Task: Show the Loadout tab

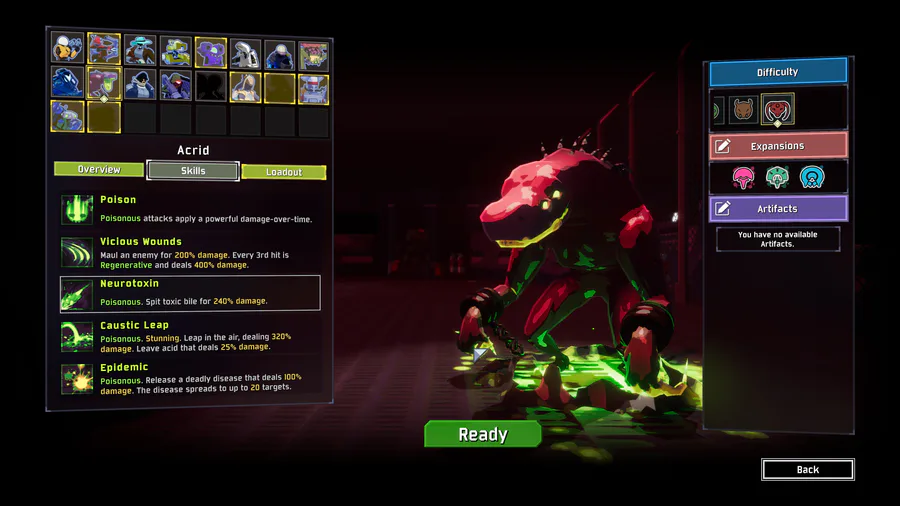Action: pyautogui.click(x=284, y=172)
